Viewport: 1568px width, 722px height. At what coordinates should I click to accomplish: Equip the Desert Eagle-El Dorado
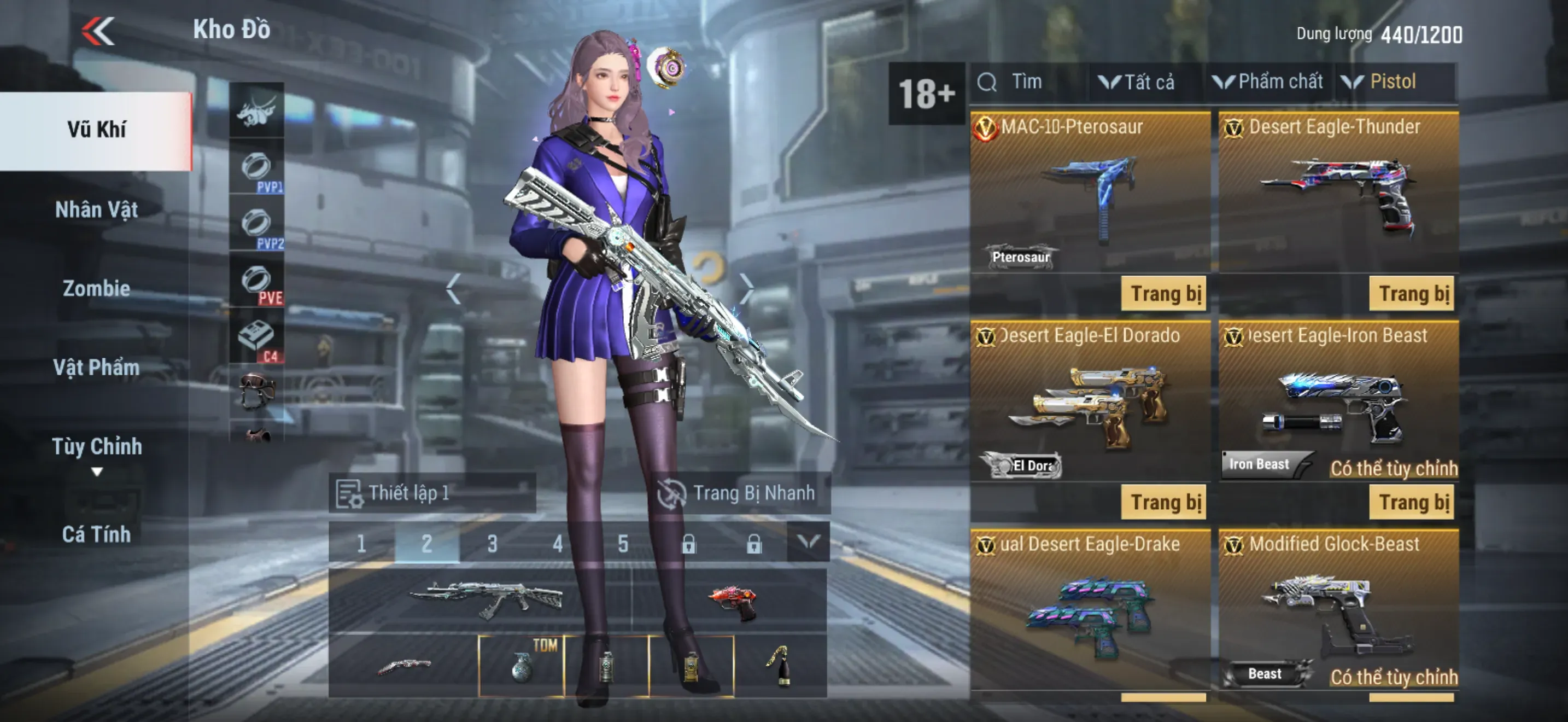[x=1164, y=503]
